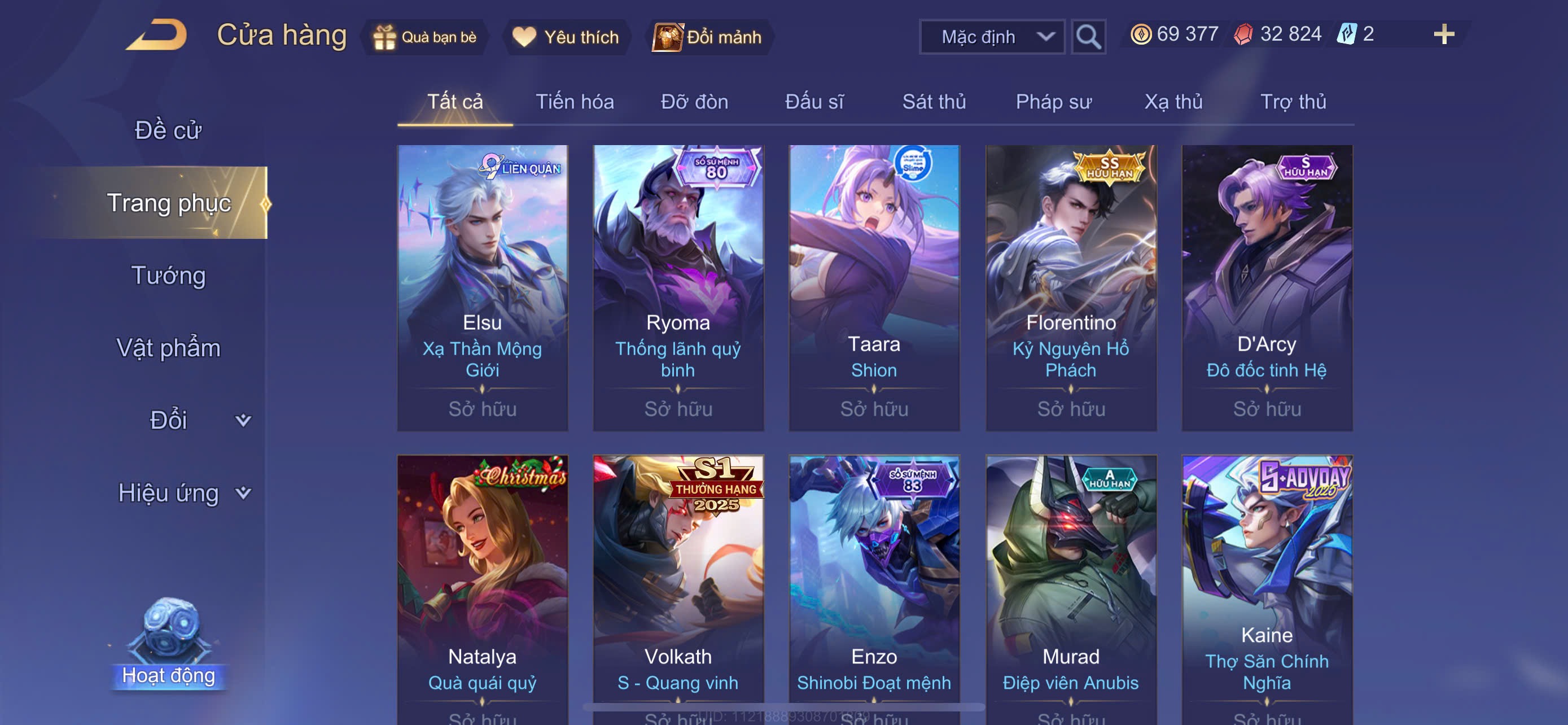Expand the Hiệu ứng menu entry
1568x725 pixels.
coord(183,492)
